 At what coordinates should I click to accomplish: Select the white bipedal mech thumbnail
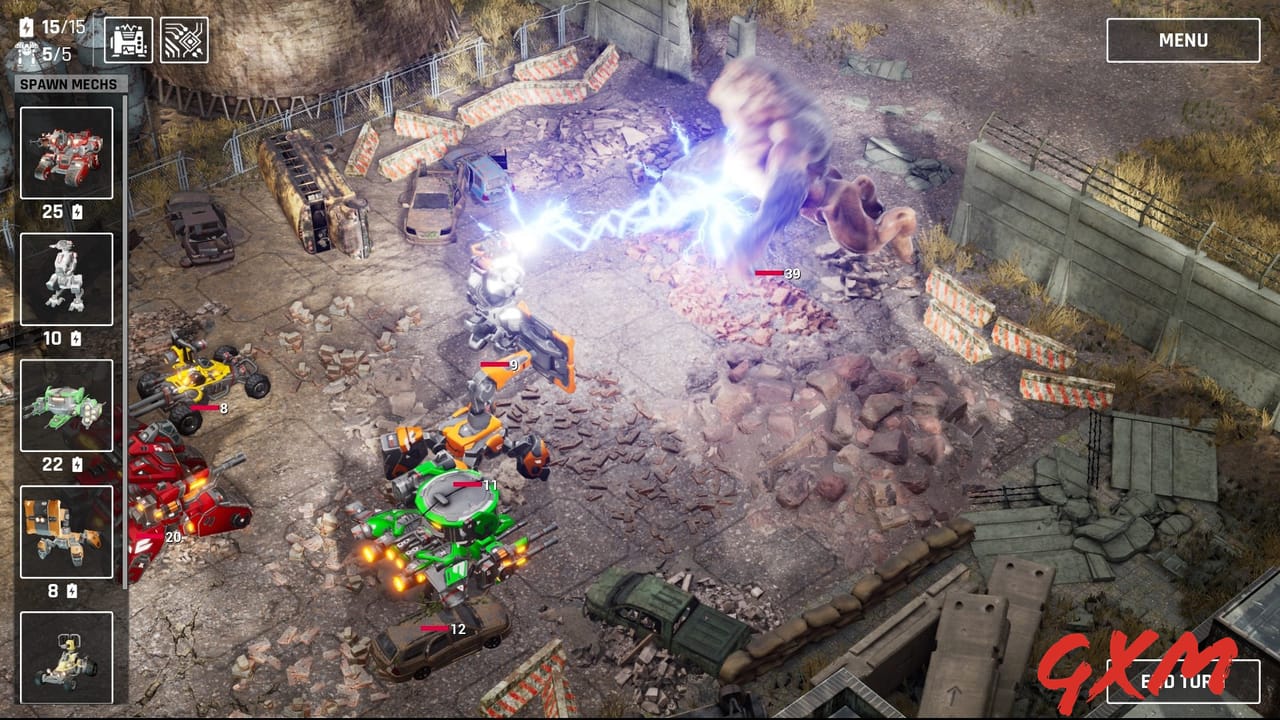(65, 279)
